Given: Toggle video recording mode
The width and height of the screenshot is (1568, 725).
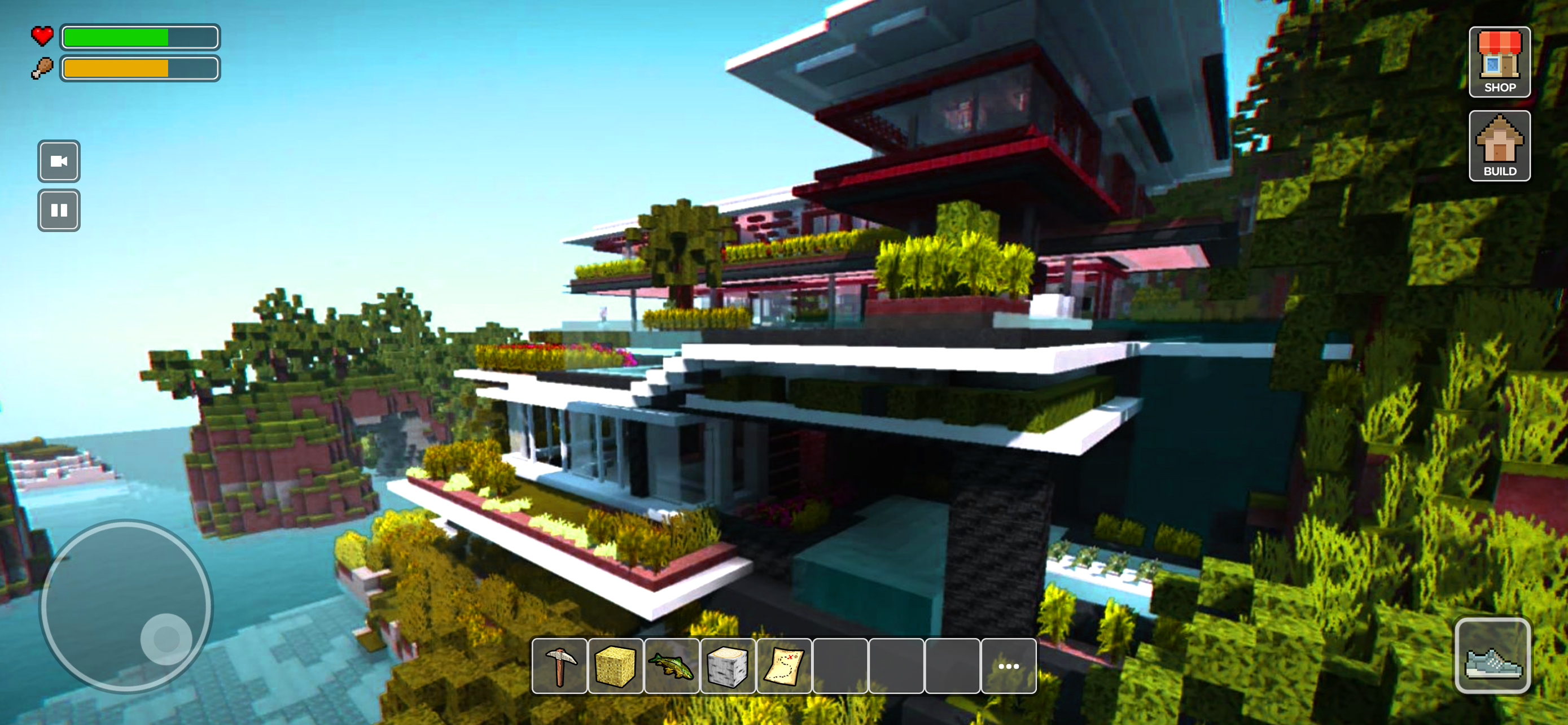Looking at the screenshot, I should pyautogui.click(x=59, y=162).
